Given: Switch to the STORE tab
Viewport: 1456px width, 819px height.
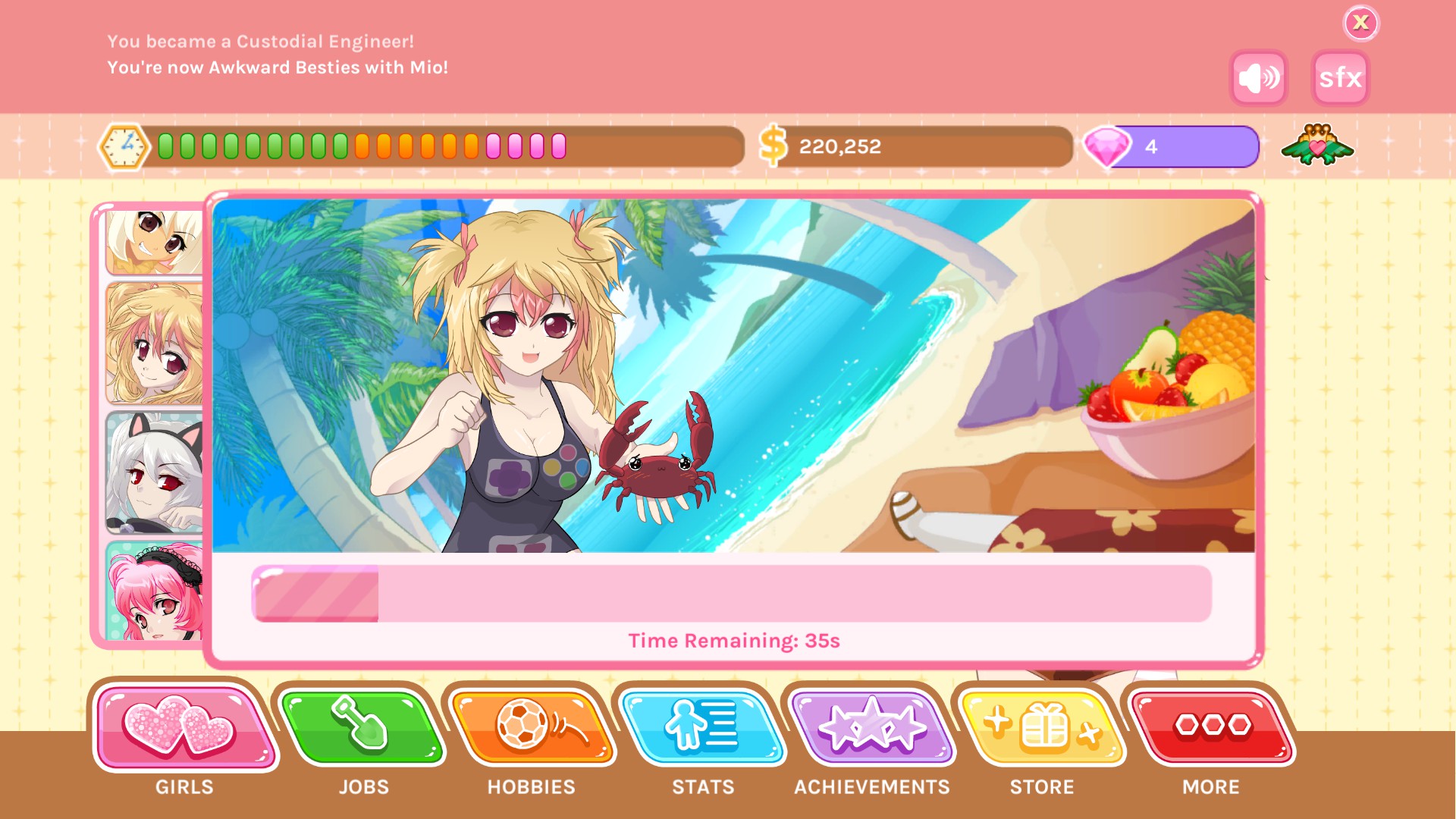Looking at the screenshot, I should [x=1042, y=786].
